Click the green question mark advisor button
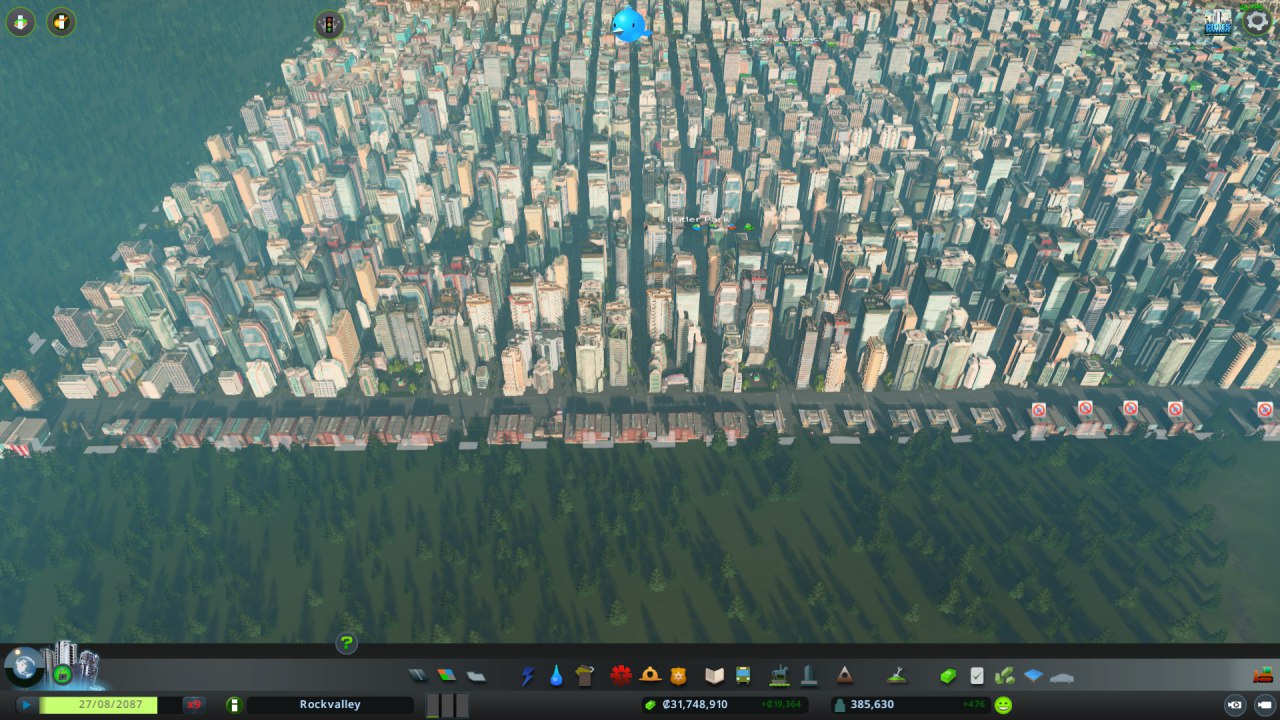The width and height of the screenshot is (1280, 720). pyautogui.click(x=347, y=643)
